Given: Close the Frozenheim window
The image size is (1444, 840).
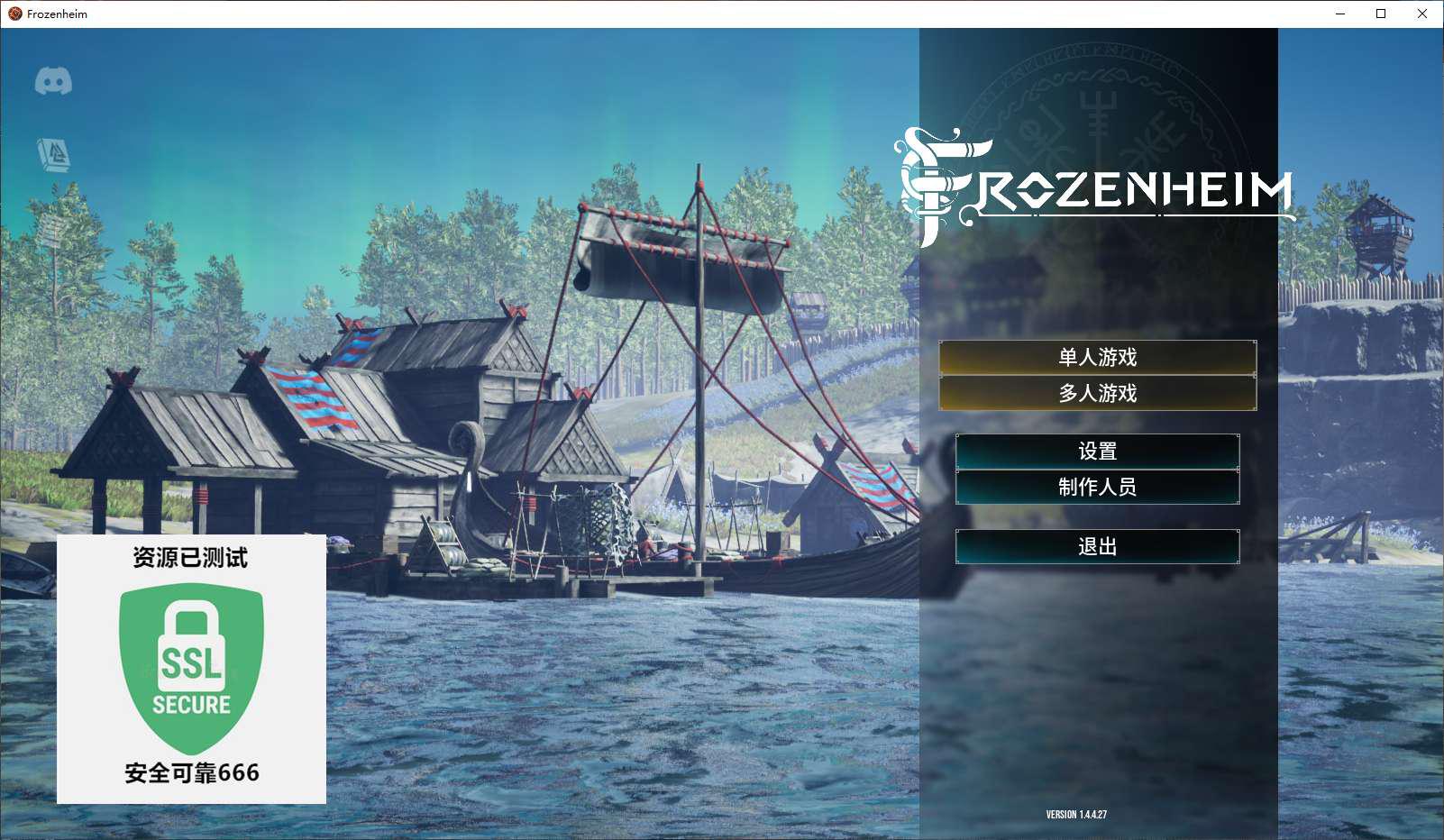Looking at the screenshot, I should tap(1422, 14).
